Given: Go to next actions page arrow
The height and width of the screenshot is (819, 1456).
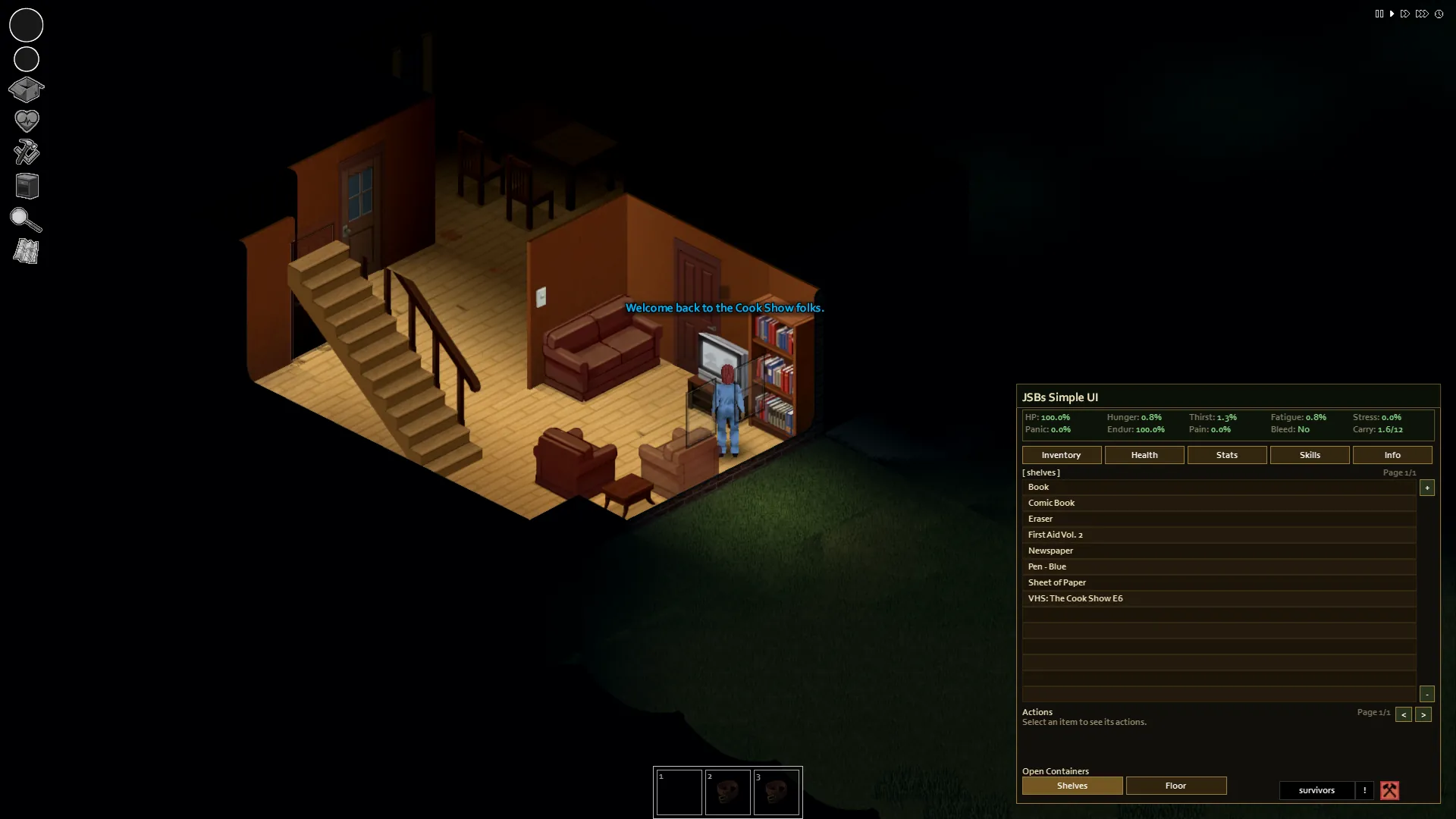Looking at the screenshot, I should point(1423,714).
